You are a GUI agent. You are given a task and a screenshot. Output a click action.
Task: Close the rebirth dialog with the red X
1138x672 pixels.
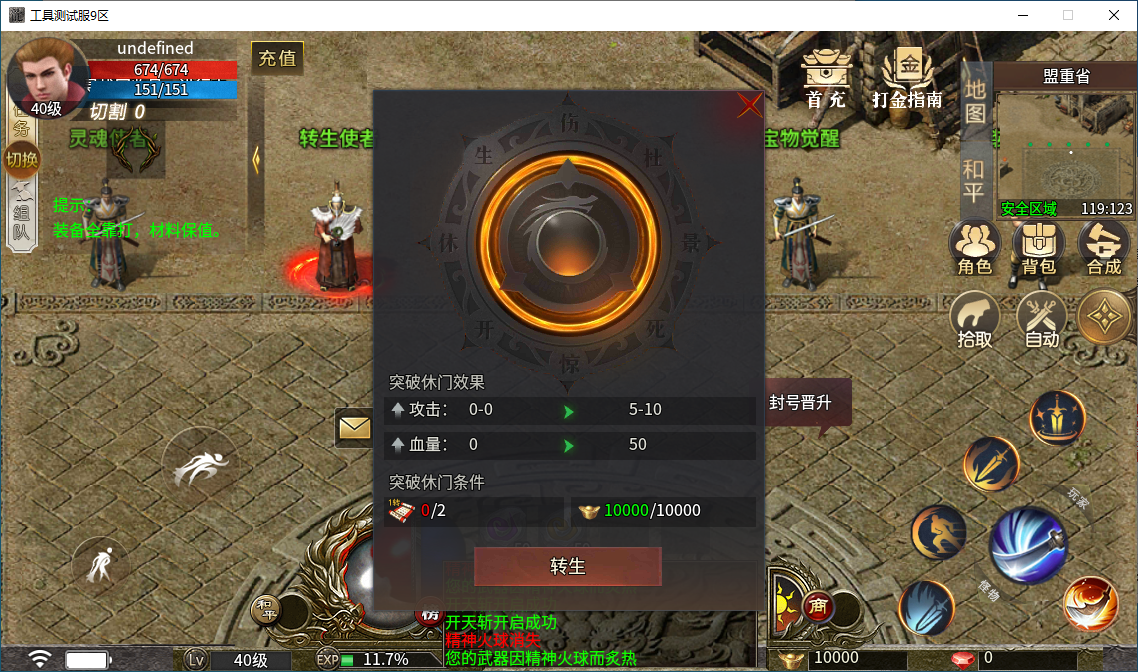(749, 105)
